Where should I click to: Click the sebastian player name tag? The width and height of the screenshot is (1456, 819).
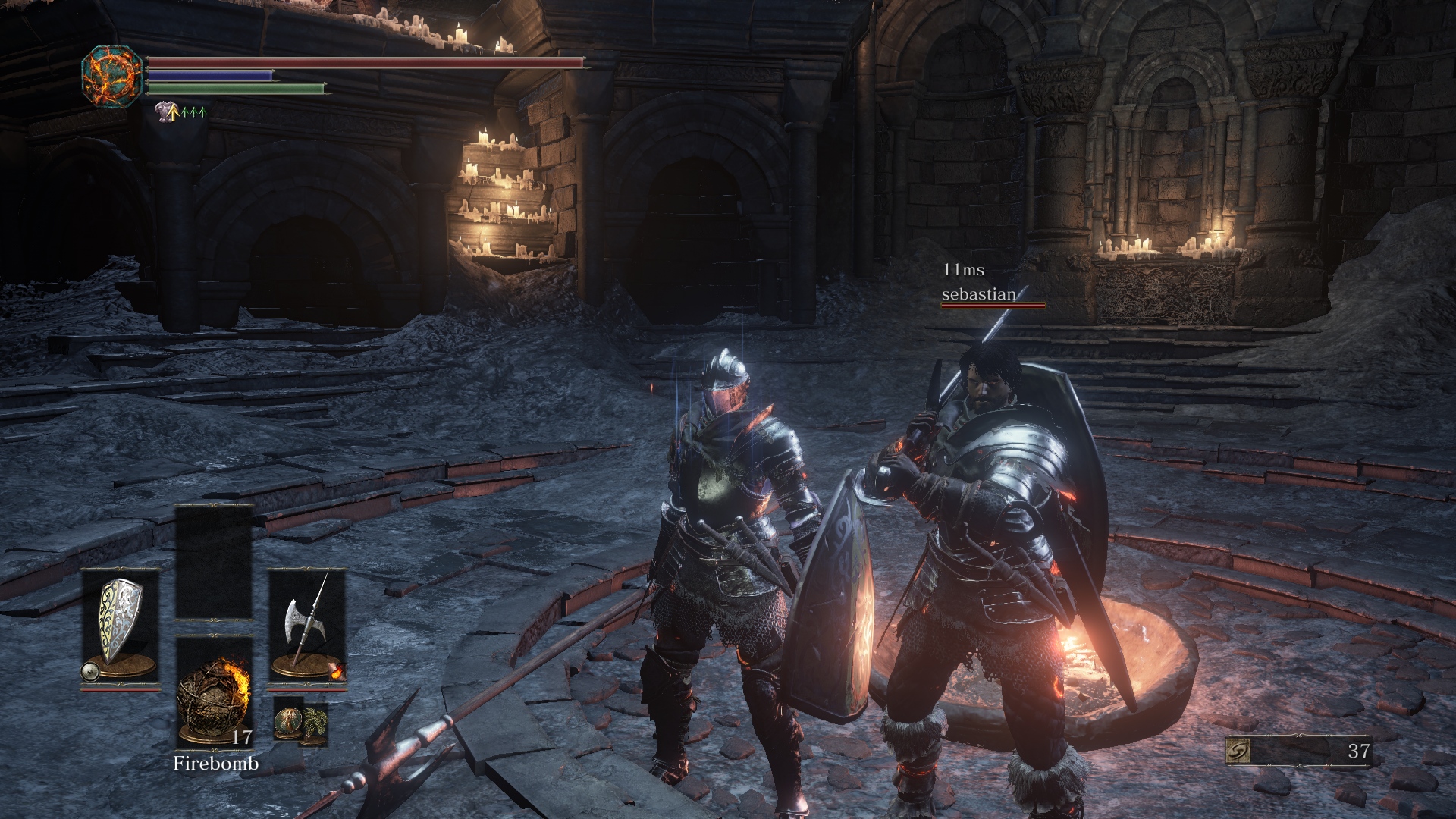point(978,294)
